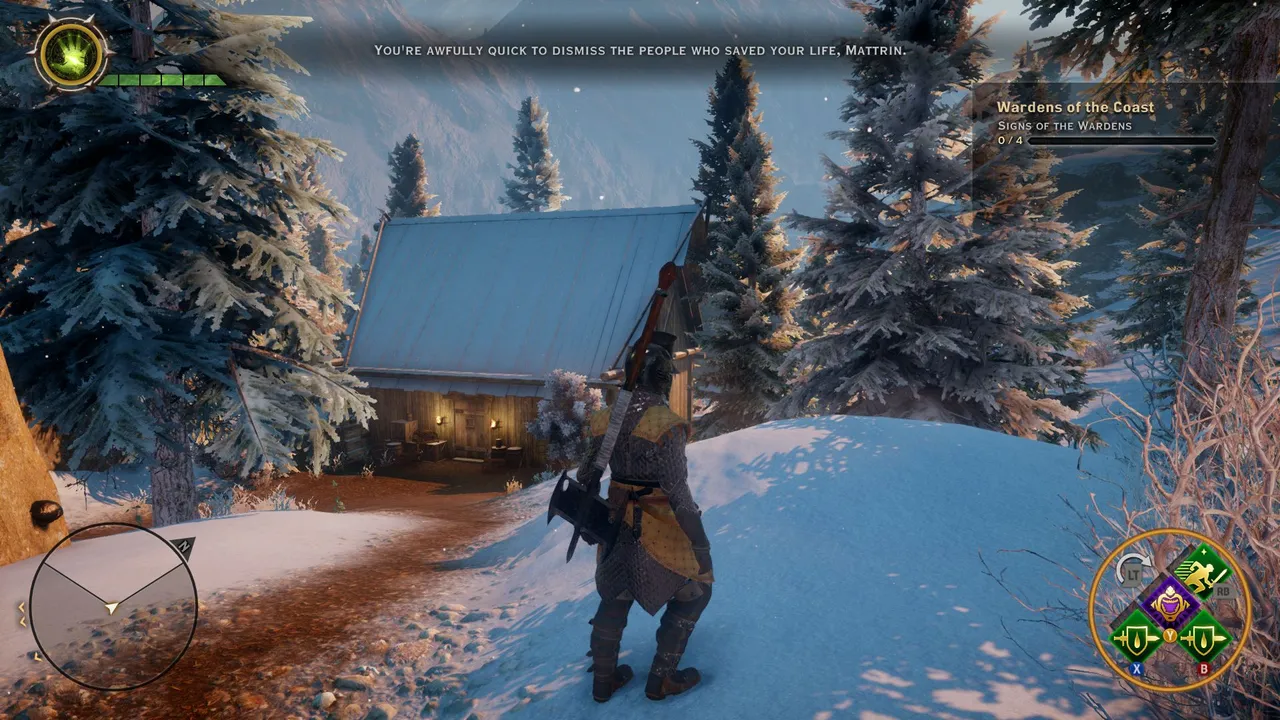Select the green glowing hand portrait
Image resolution: width=1280 pixels, height=720 pixels.
[70, 55]
